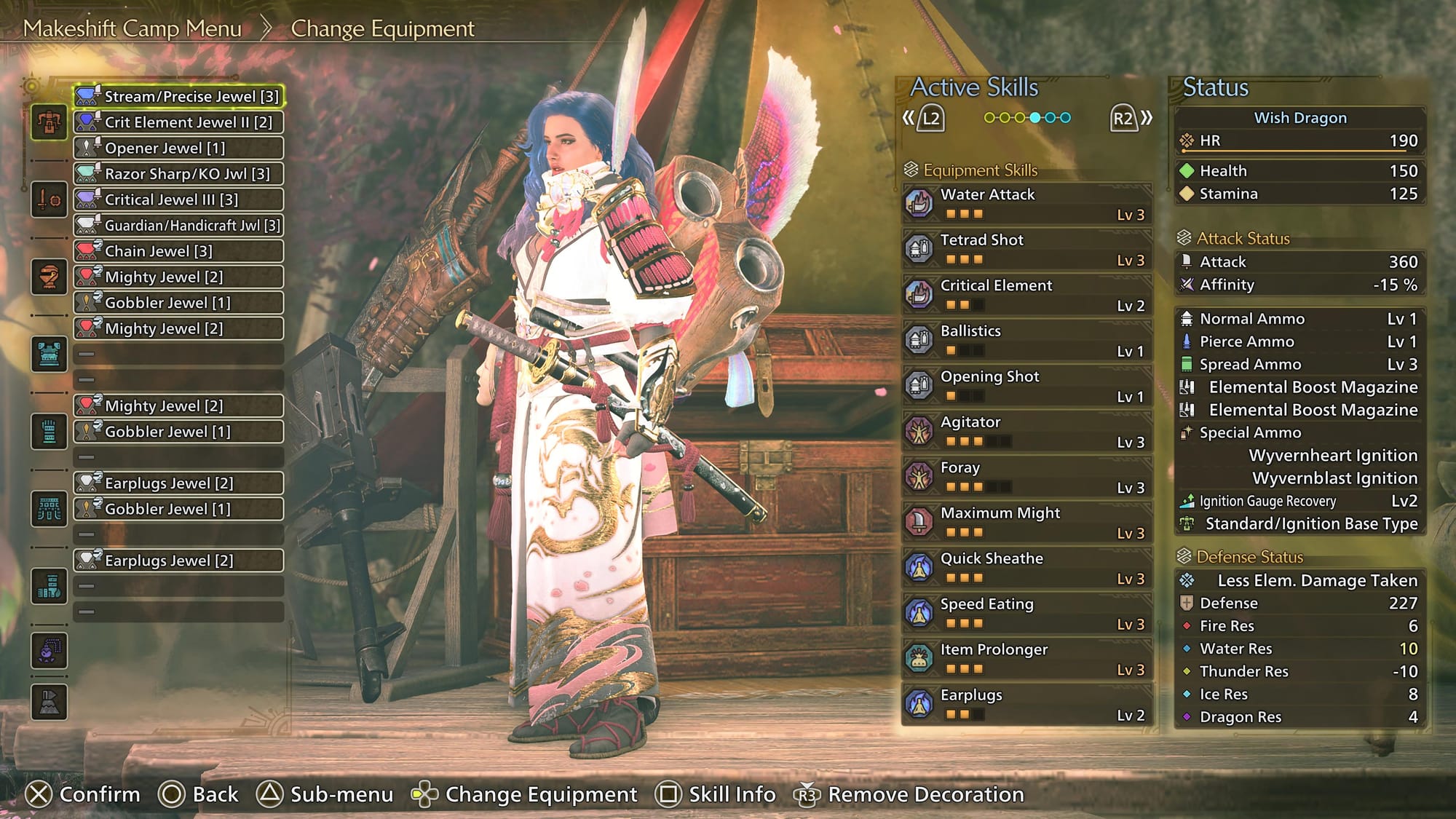Choose the Chain Jewel decoration slot

click(x=178, y=251)
